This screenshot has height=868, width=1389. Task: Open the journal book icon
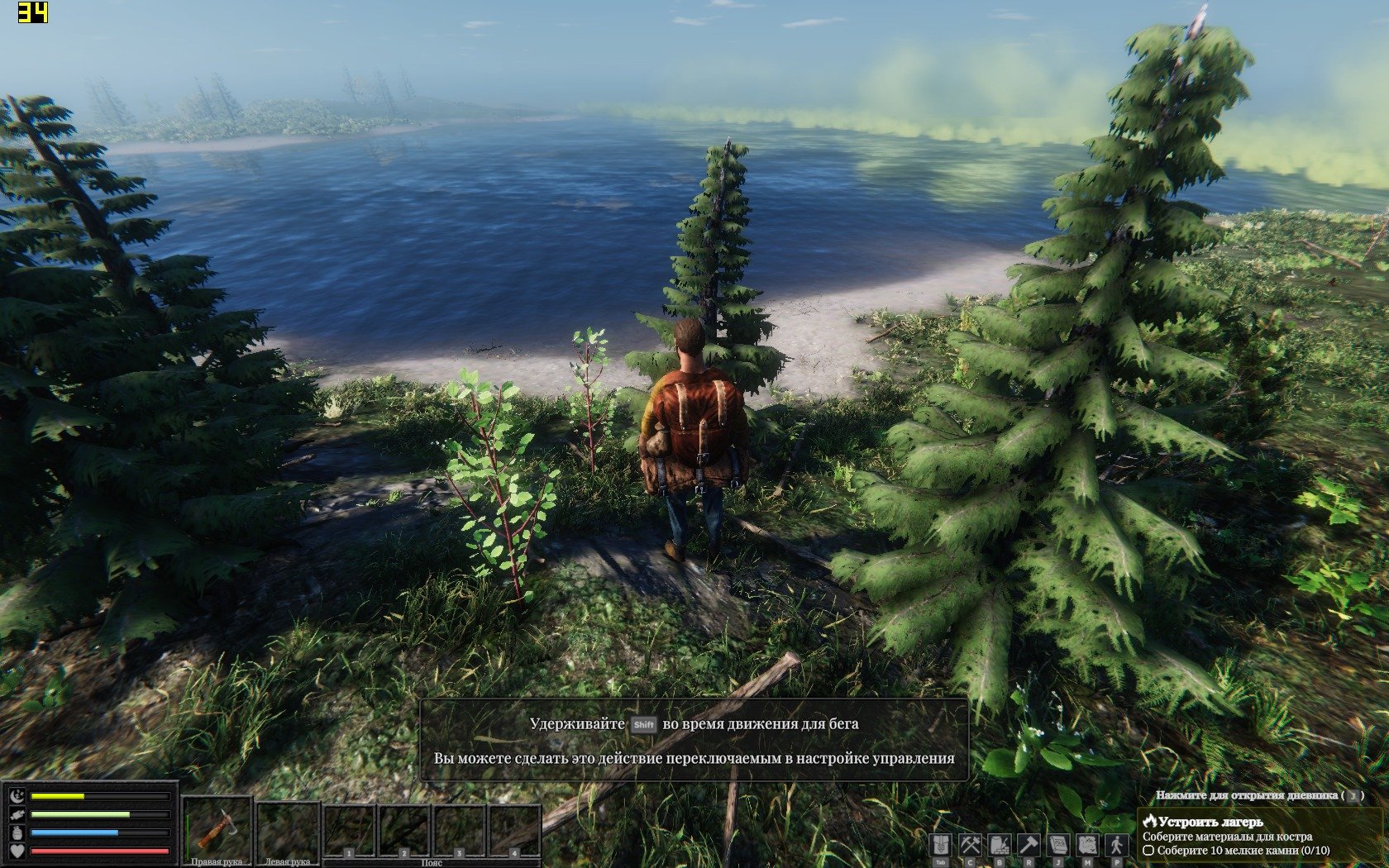pos(1058,845)
